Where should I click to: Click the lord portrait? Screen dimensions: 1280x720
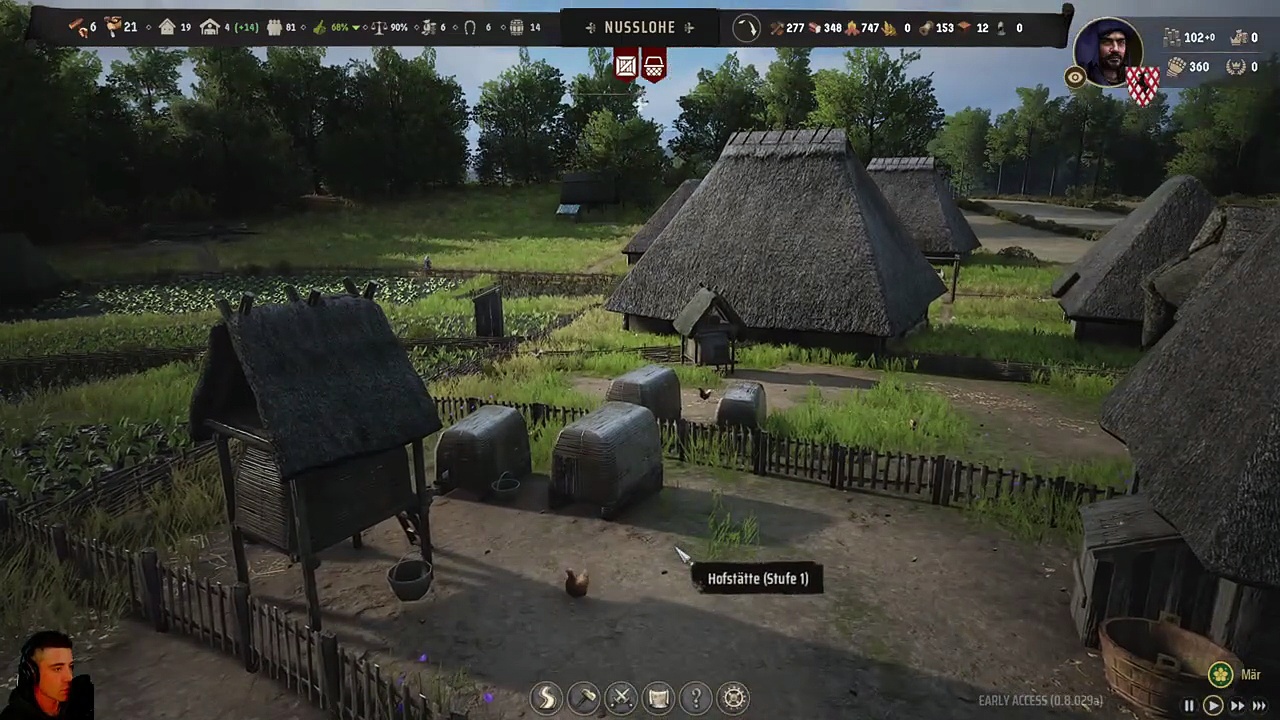pyautogui.click(x=1107, y=50)
